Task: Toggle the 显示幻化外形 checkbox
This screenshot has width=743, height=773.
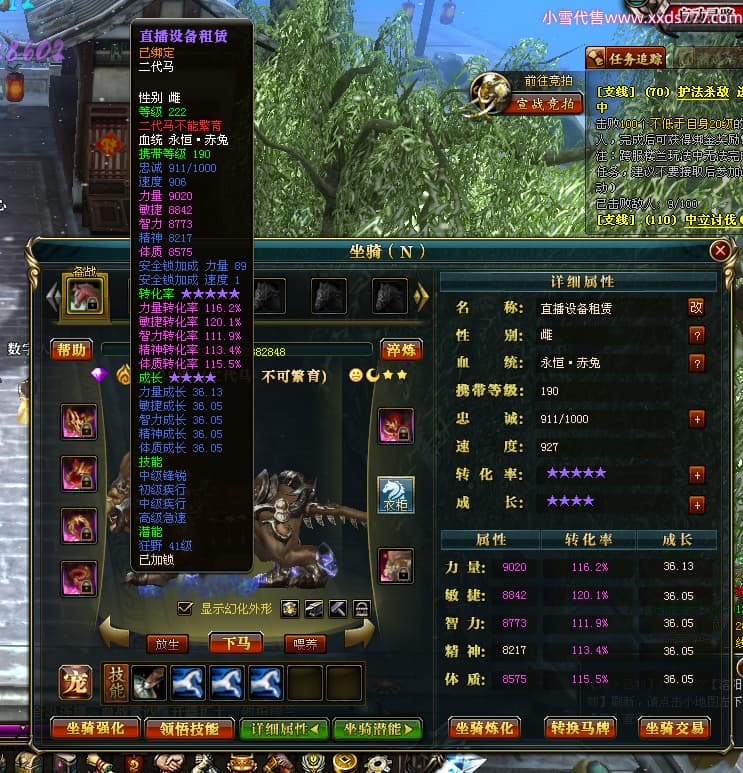Action: point(184,608)
